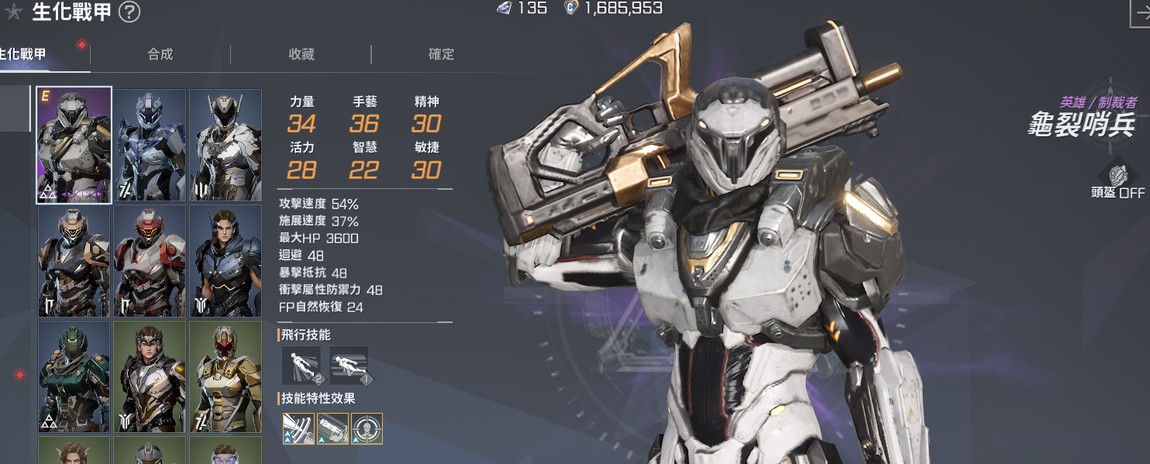Choose the blue-silver armor thumbnail
This screenshot has width=1150, height=464.
tap(150, 145)
